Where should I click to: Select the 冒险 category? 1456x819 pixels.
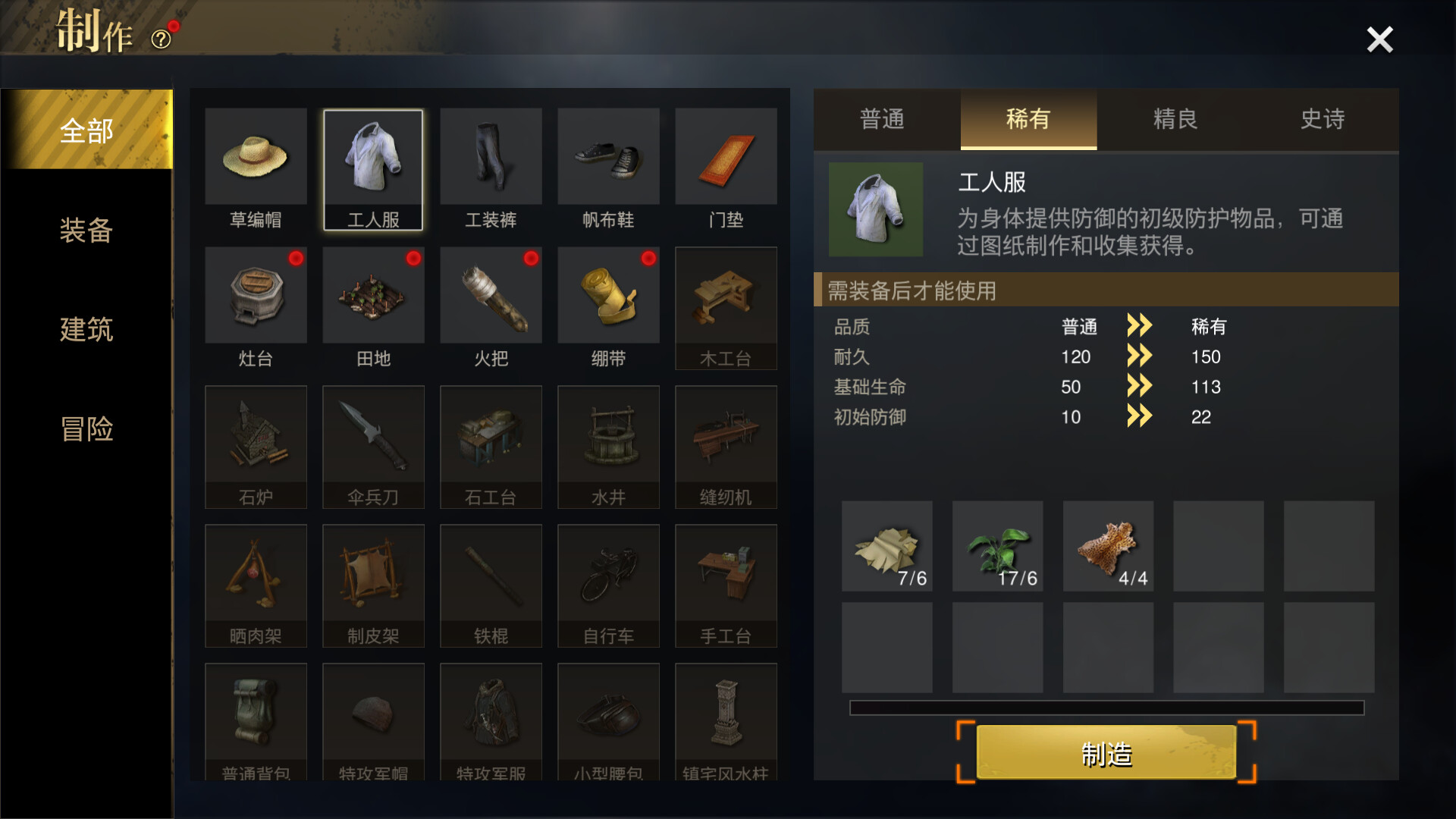pos(86,430)
